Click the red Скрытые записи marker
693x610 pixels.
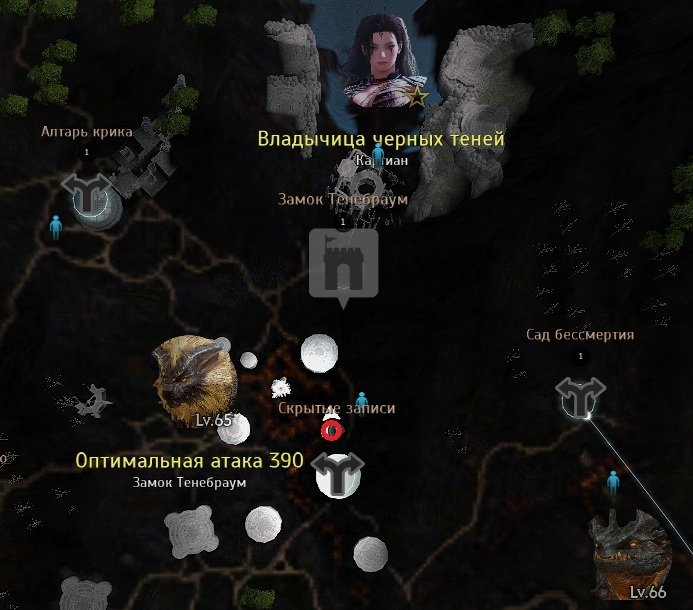click(x=331, y=430)
